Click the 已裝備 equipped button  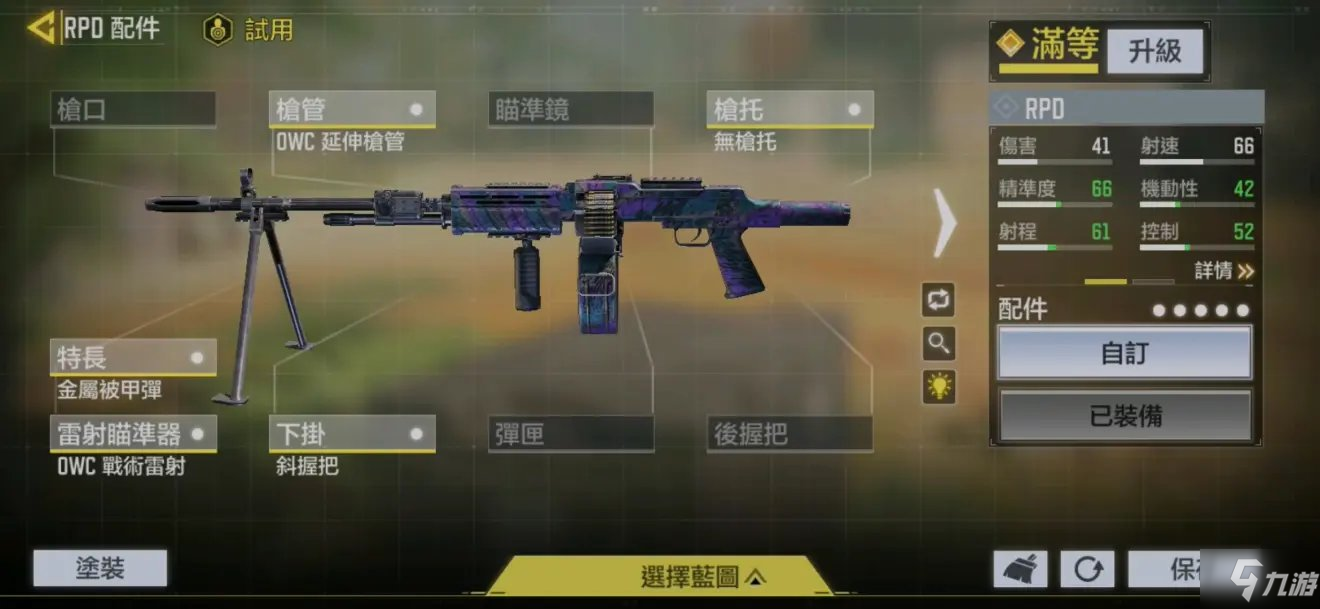[1125, 415]
